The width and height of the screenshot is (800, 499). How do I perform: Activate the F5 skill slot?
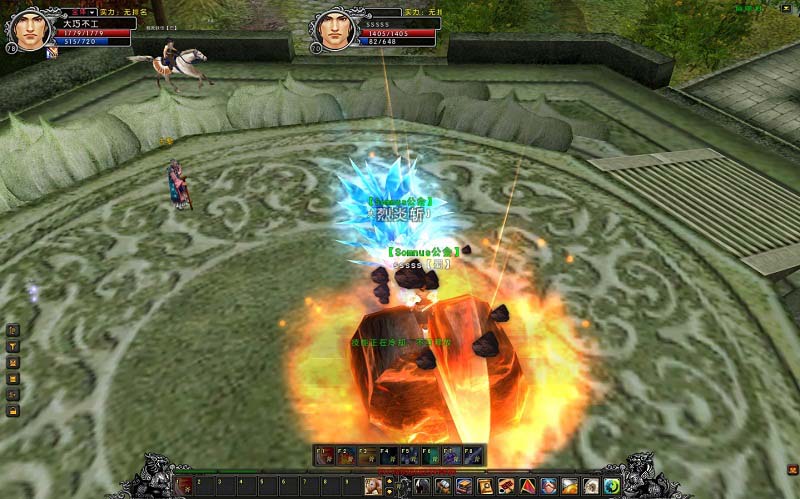point(409,455)
